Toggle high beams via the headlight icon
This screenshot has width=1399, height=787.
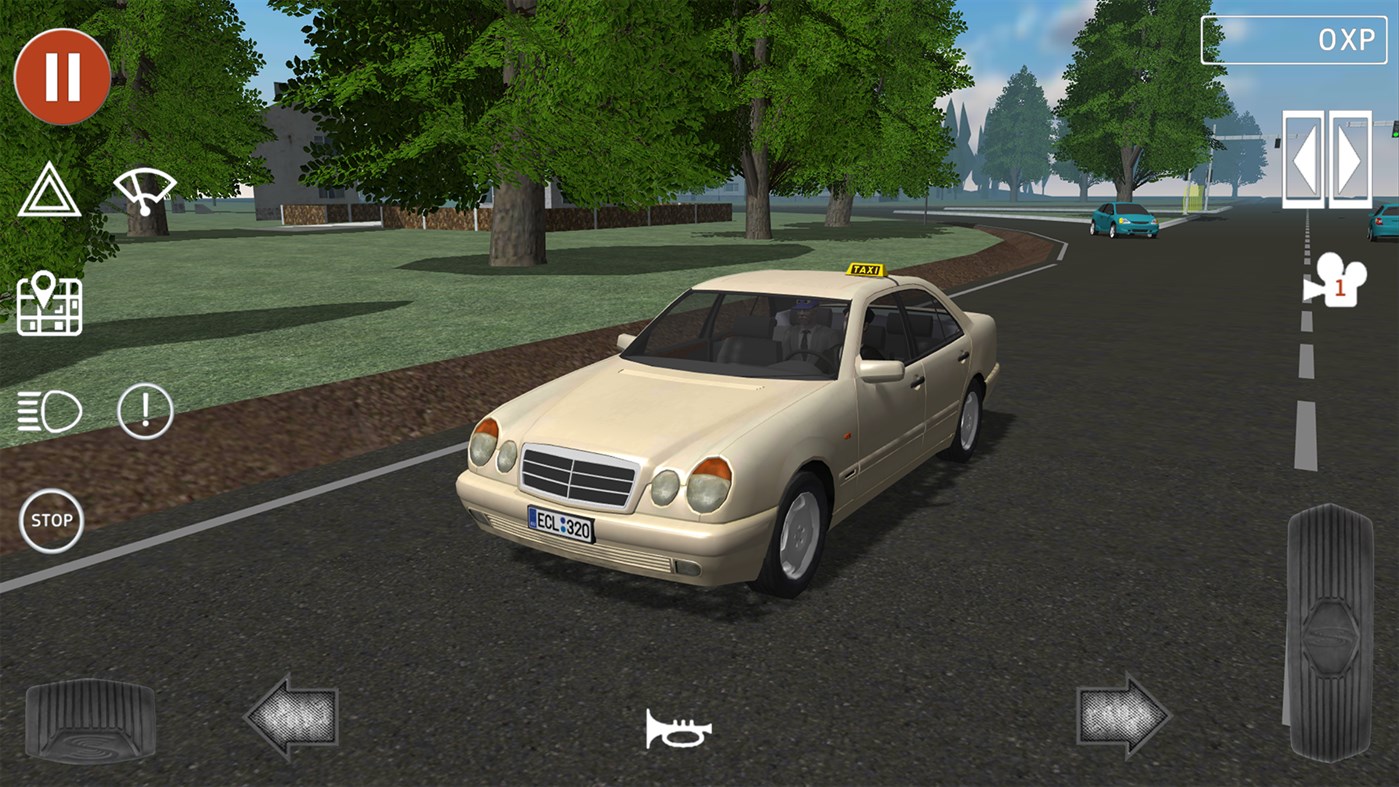48,411
